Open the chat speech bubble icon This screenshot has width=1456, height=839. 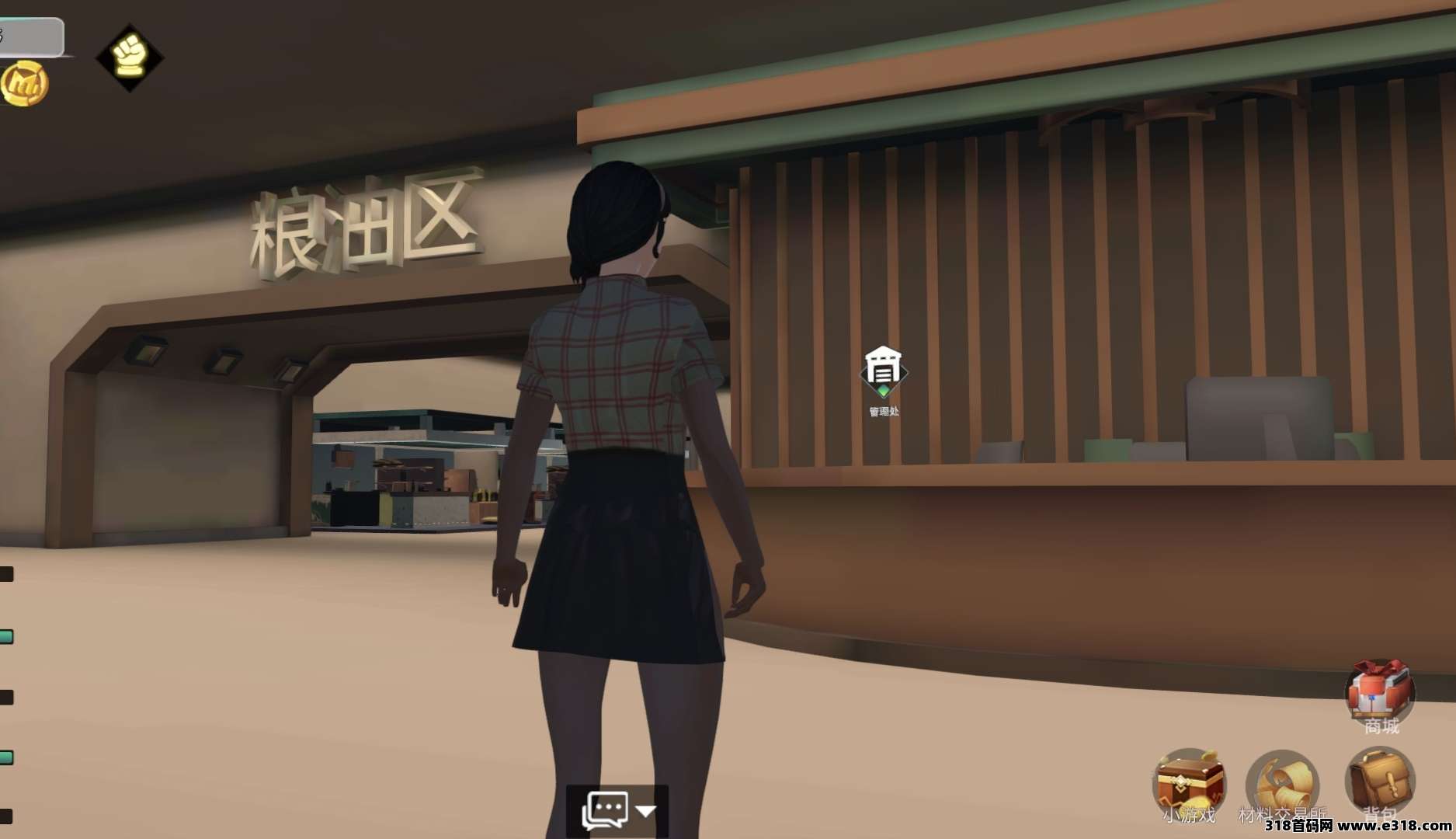605,810
